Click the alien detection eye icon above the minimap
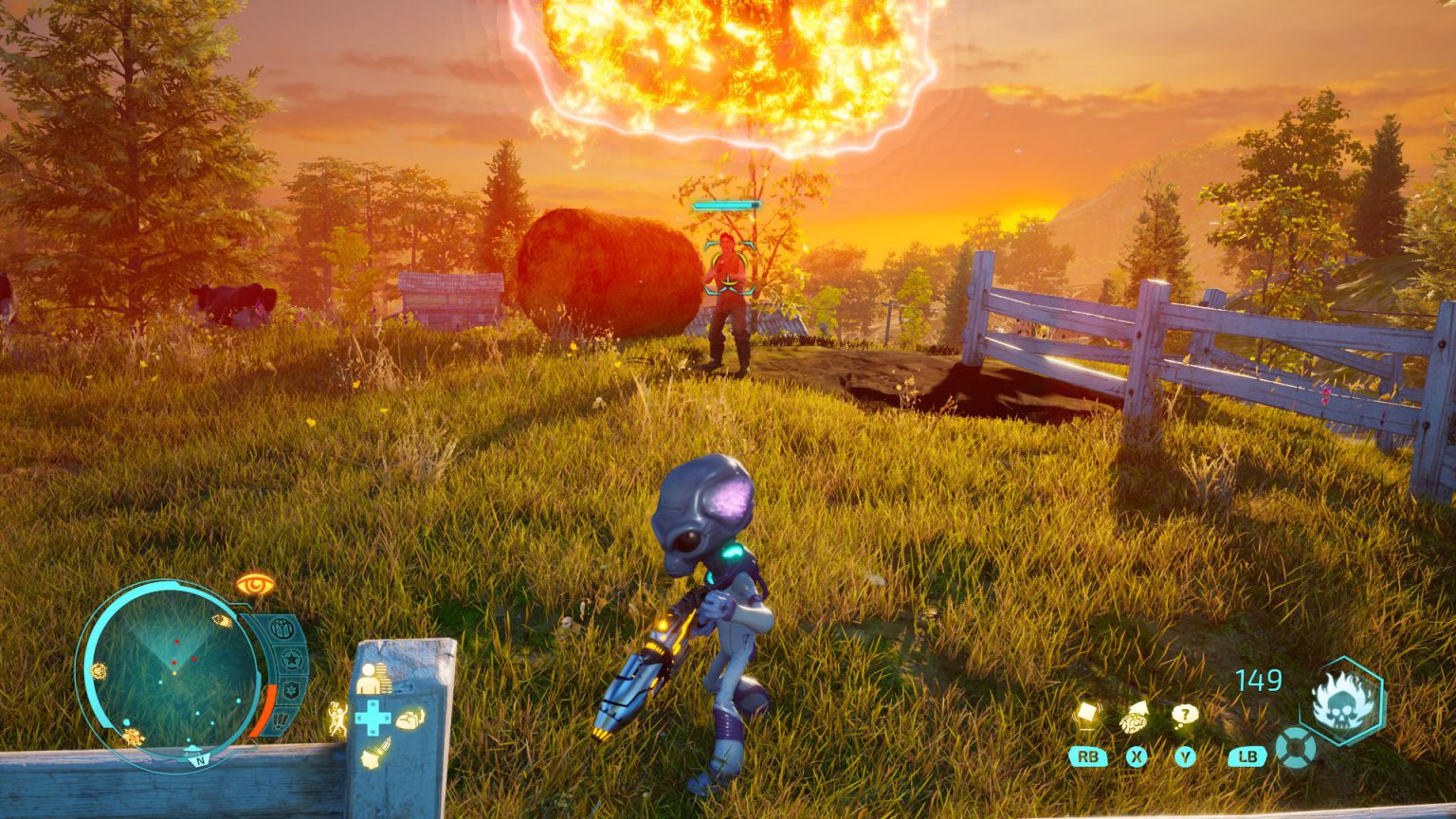Screen dimensions: 1456x819 (256, 584)
